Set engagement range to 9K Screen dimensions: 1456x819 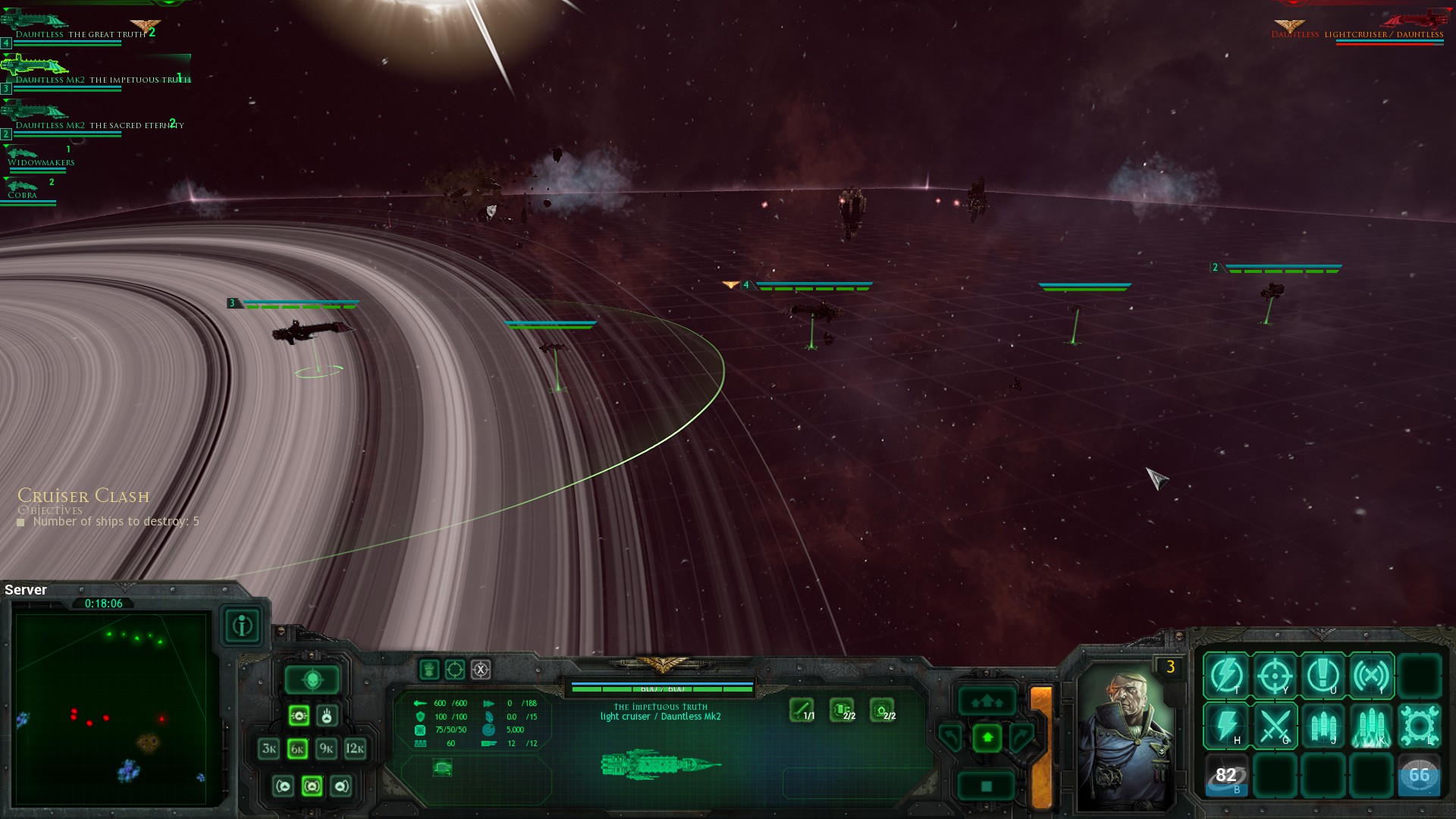(326, 749)
